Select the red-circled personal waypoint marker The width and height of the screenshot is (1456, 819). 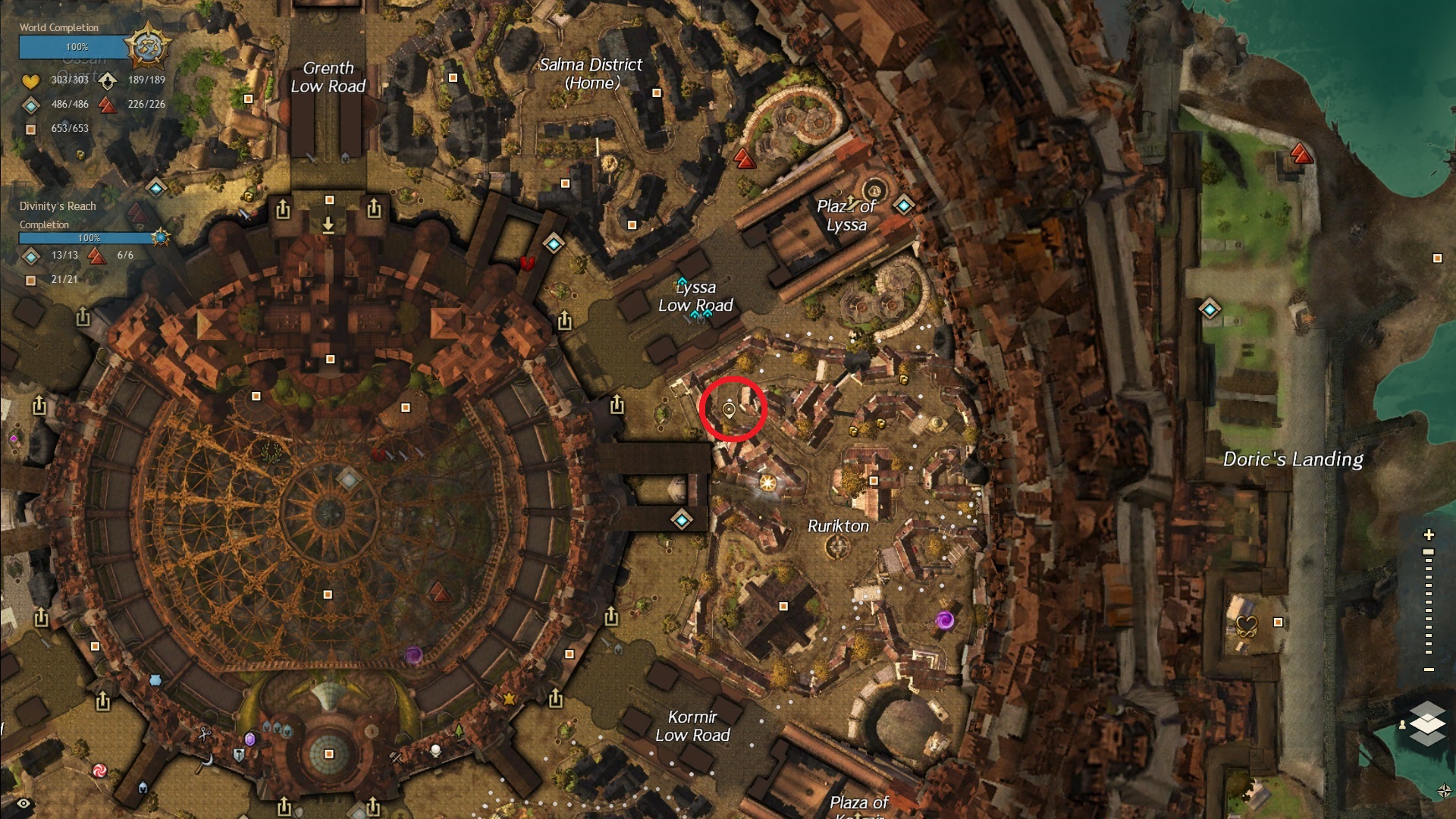[729, 410]
